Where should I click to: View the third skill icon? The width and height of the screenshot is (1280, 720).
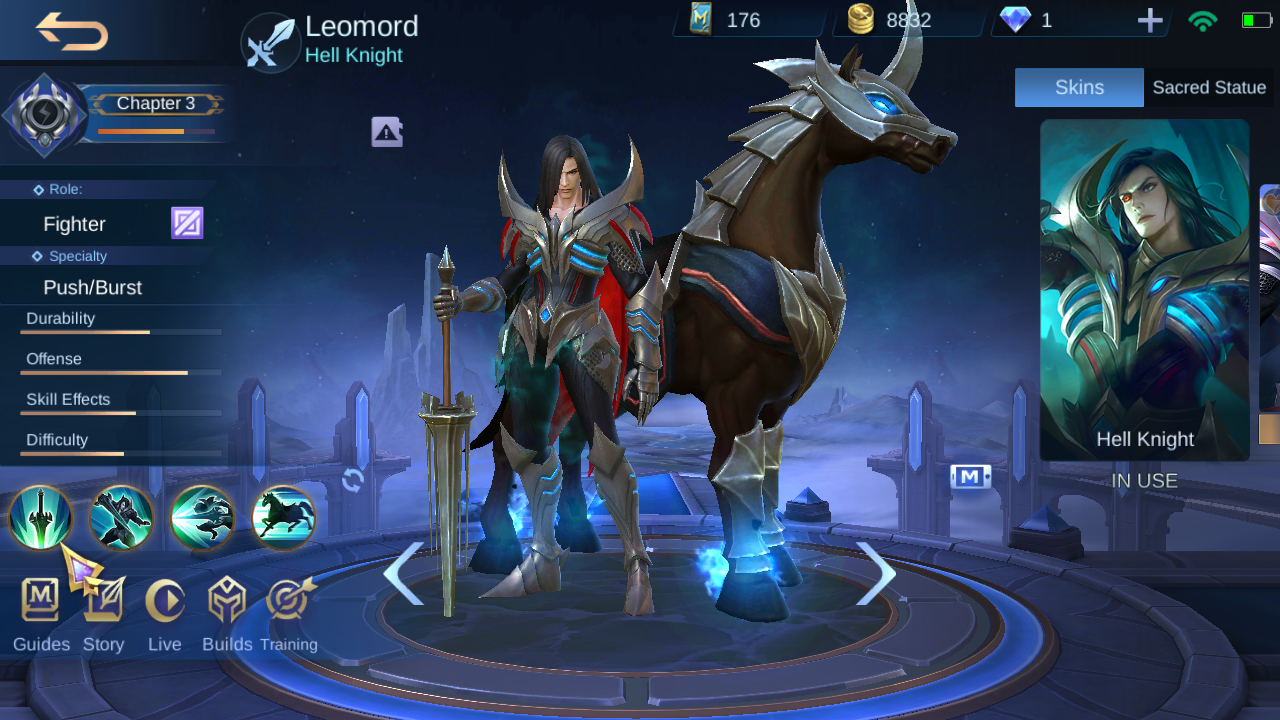pos(202,519)
